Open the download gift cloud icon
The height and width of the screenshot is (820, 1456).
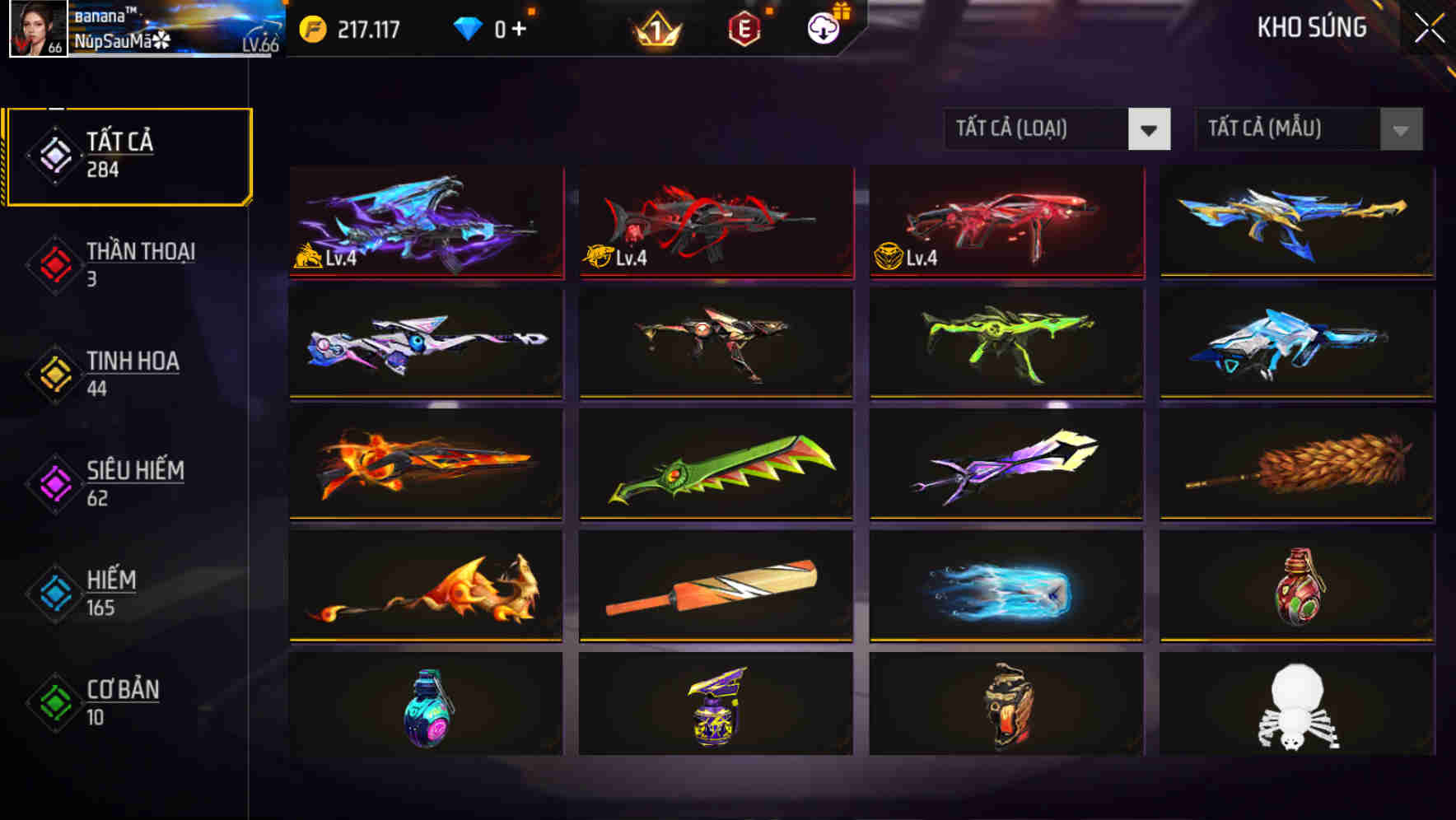[824, 27]
